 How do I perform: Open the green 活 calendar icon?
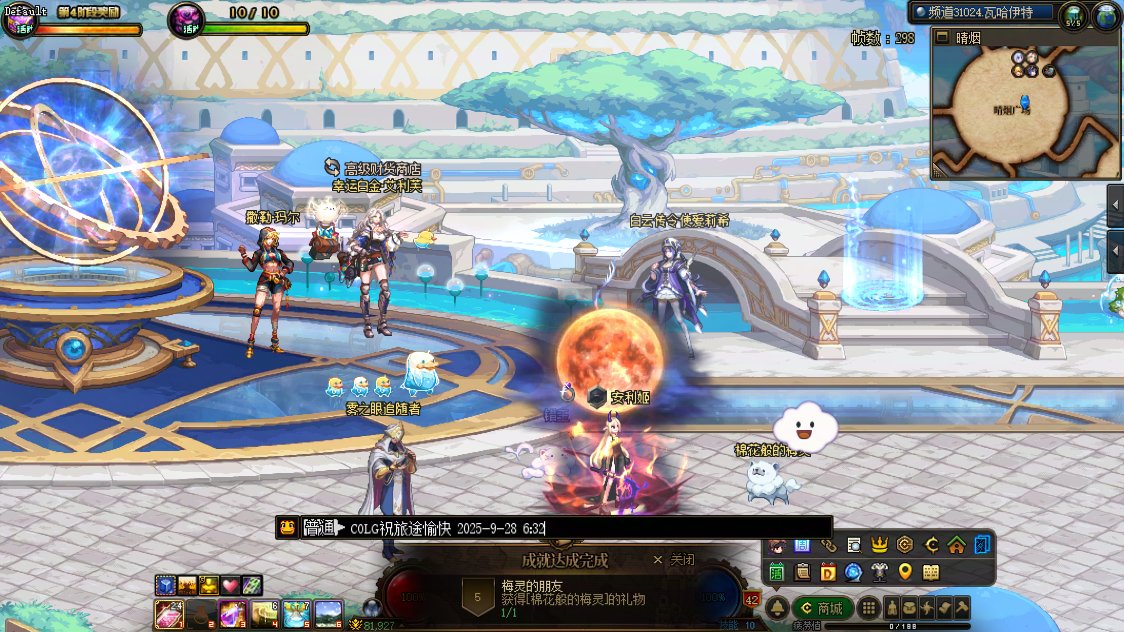click(x=776, y=572)
